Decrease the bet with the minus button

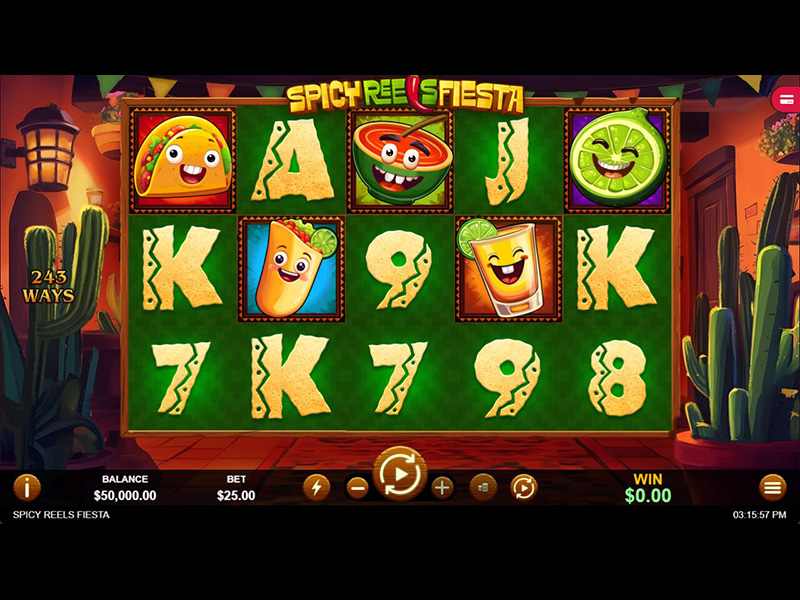pos(357,487)
